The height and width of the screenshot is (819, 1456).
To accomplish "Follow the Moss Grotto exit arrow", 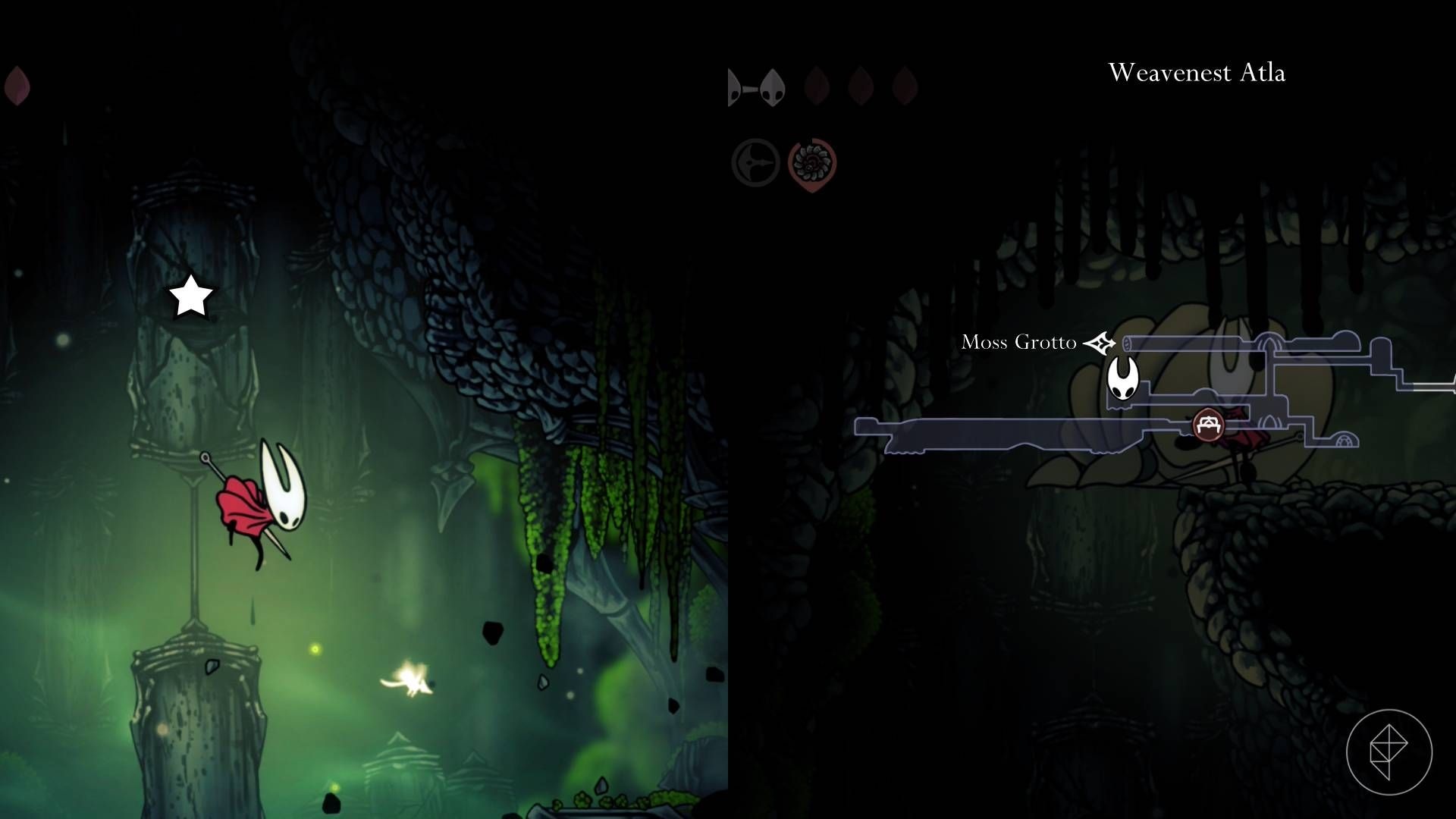I will pos(1099,343).
